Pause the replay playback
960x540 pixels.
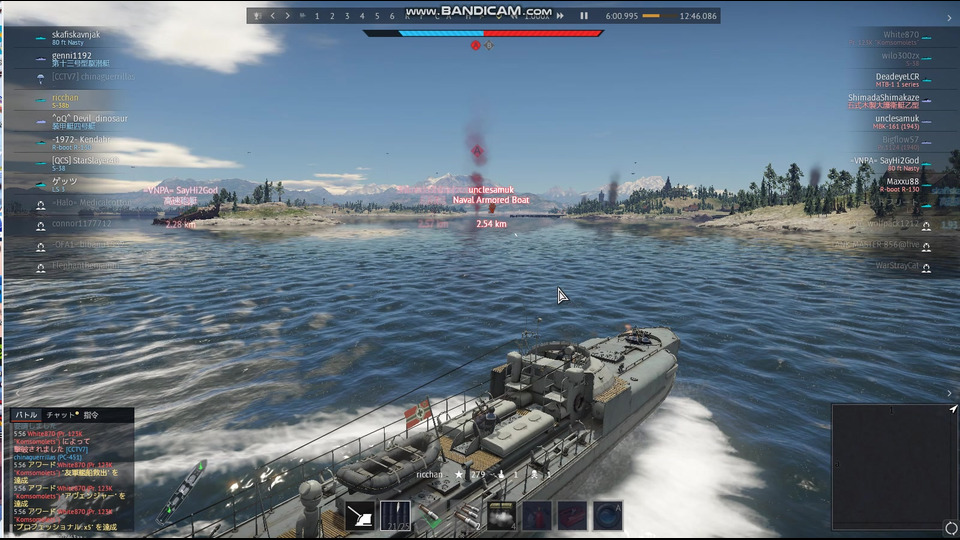tap(584, 16)
